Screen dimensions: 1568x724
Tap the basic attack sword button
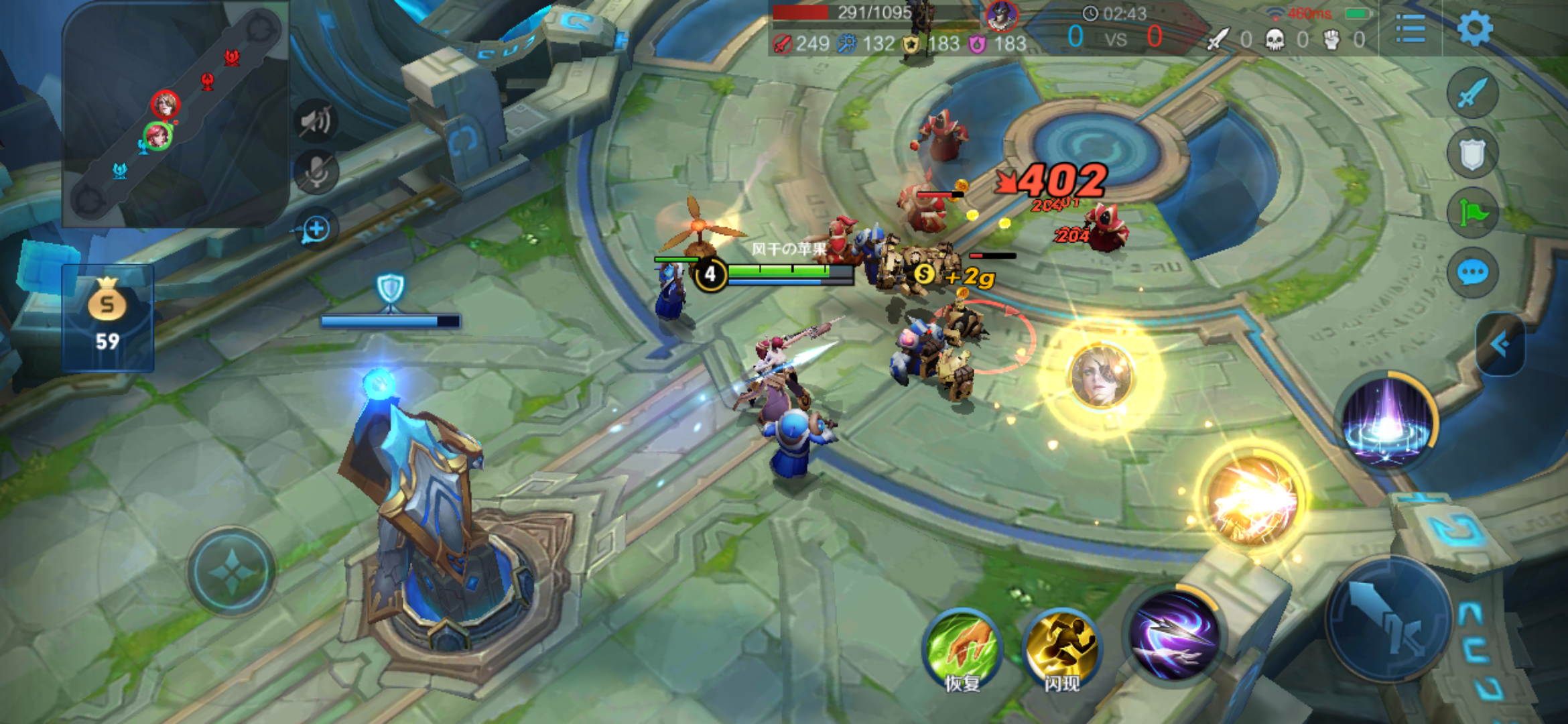point(1388,619)
